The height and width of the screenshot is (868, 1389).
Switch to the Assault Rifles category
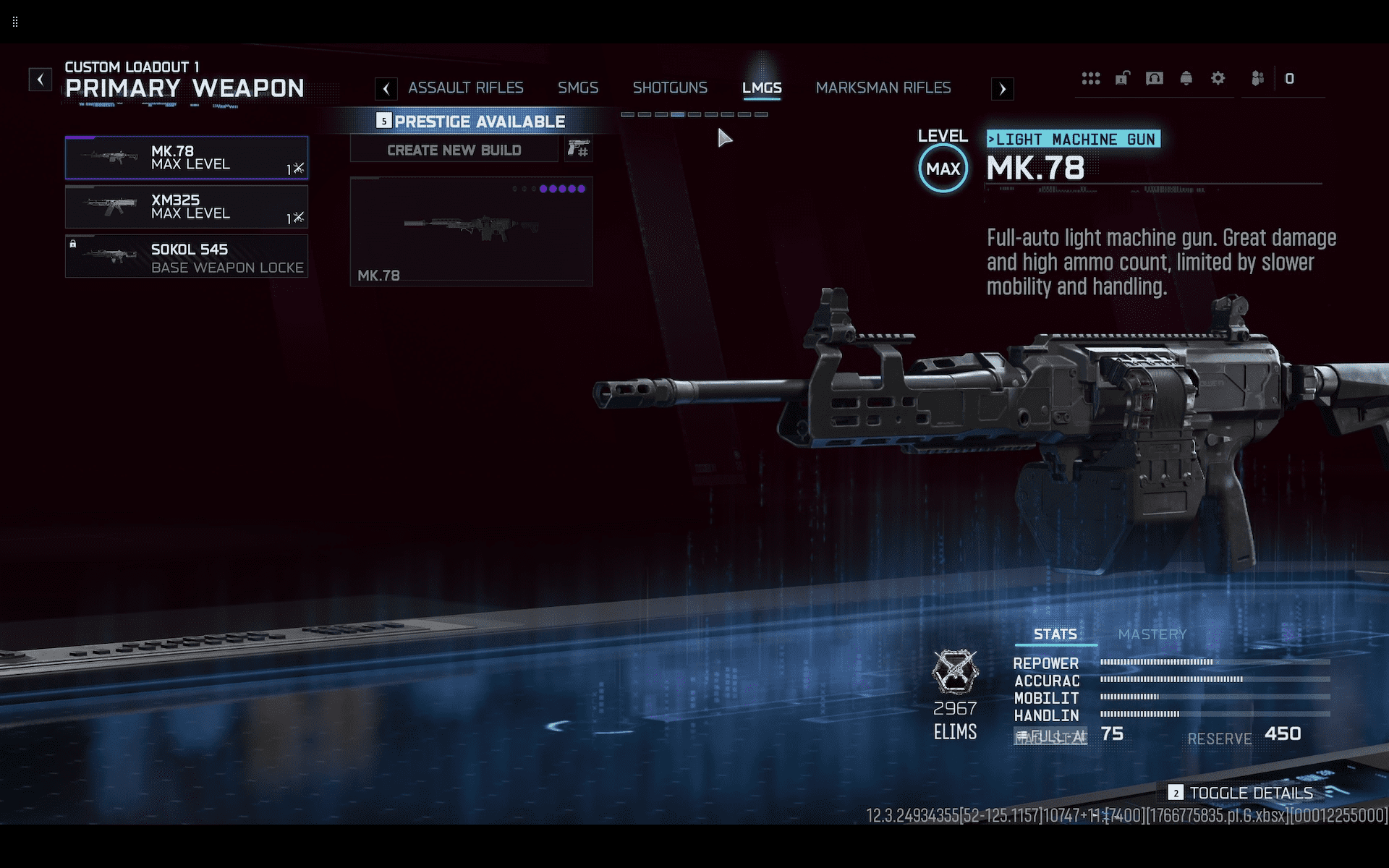465,88
